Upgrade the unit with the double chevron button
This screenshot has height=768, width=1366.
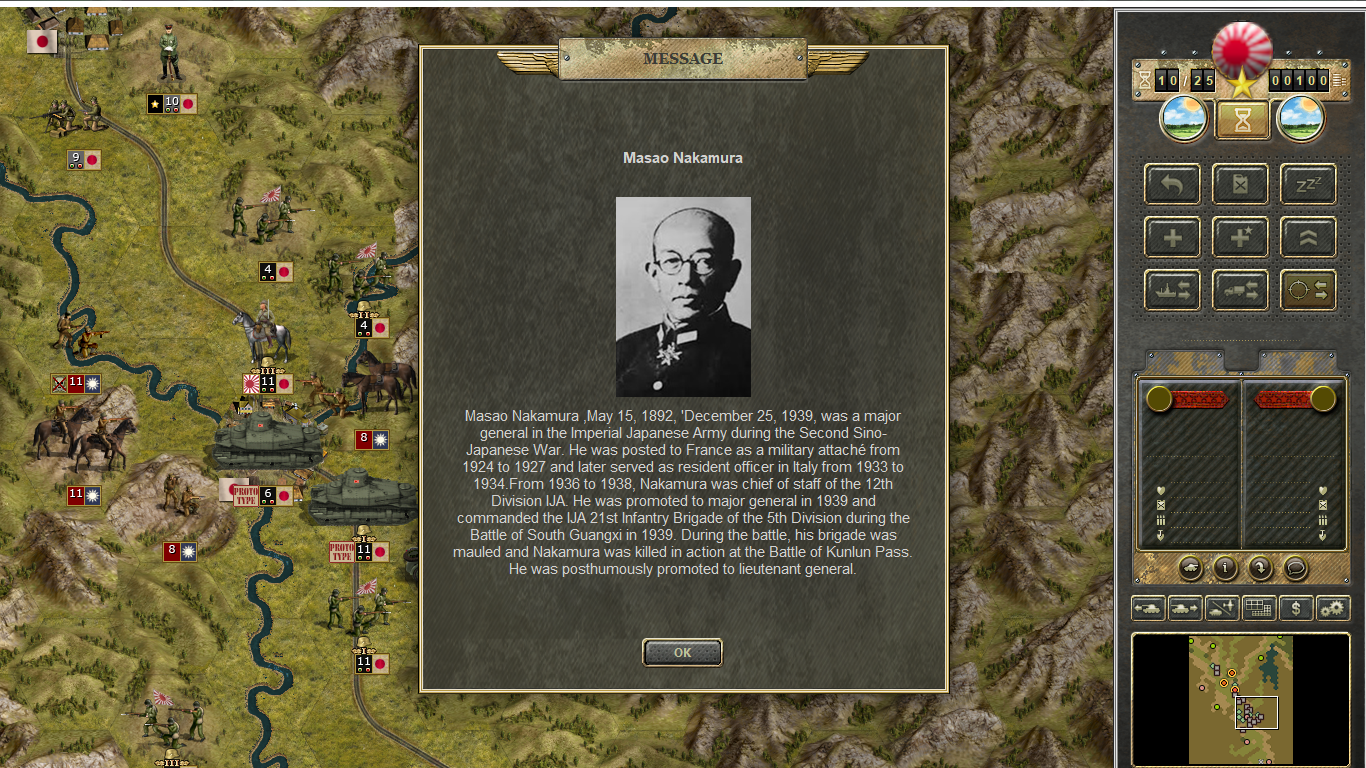coord(1308,238)
